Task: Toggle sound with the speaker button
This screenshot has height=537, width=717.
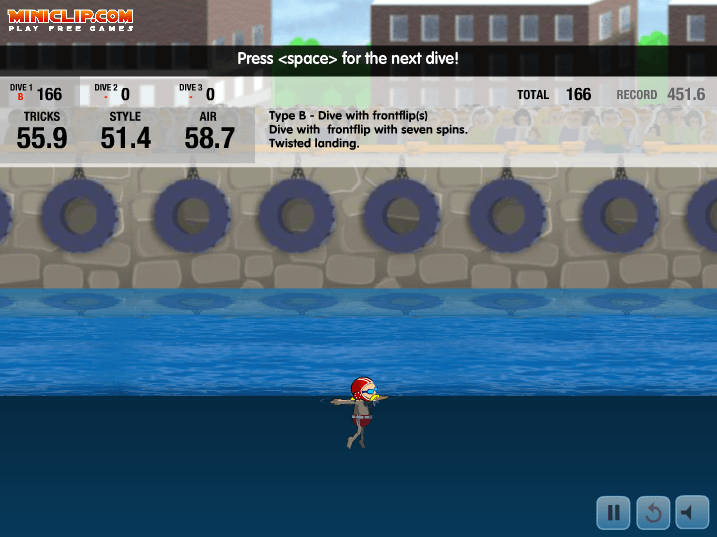Action: (x=692, y=513)
